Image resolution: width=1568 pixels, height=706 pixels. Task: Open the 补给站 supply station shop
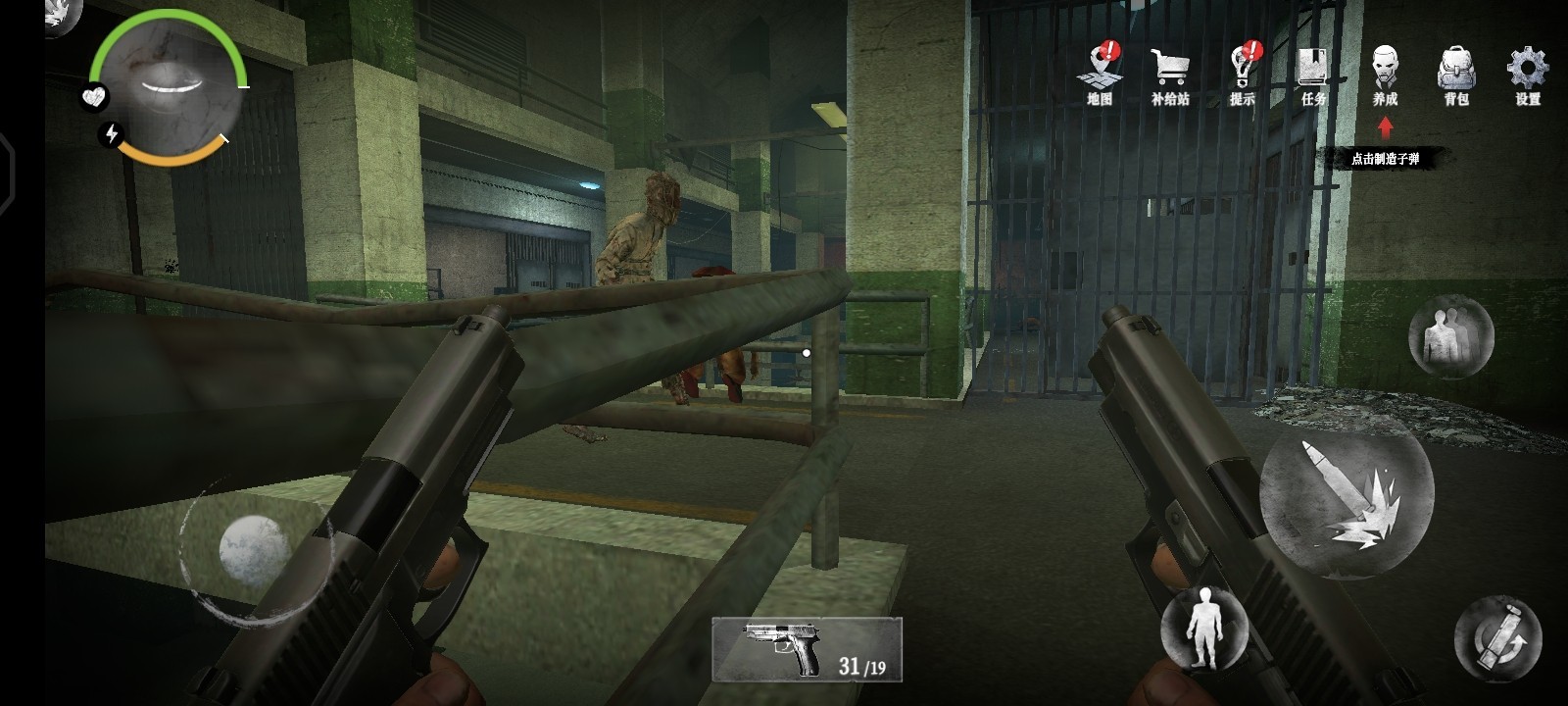point(1170,72)
